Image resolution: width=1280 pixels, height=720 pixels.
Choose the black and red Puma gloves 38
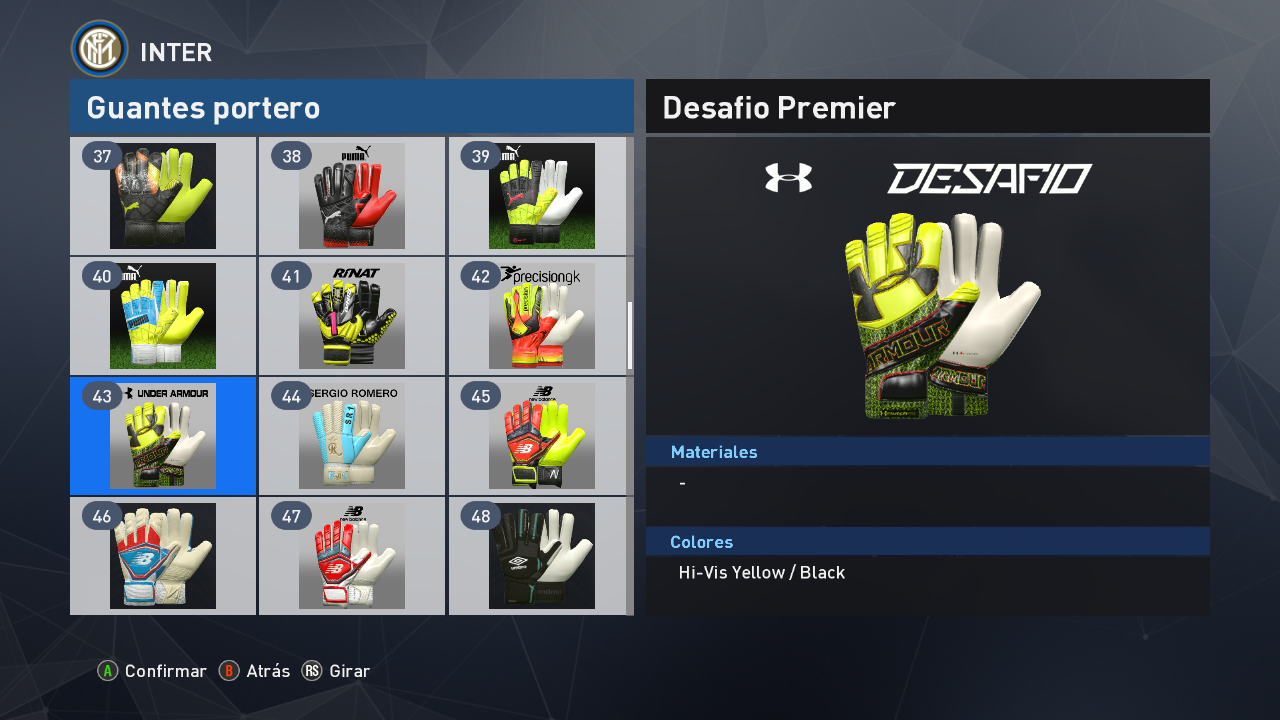coord(352,196)
